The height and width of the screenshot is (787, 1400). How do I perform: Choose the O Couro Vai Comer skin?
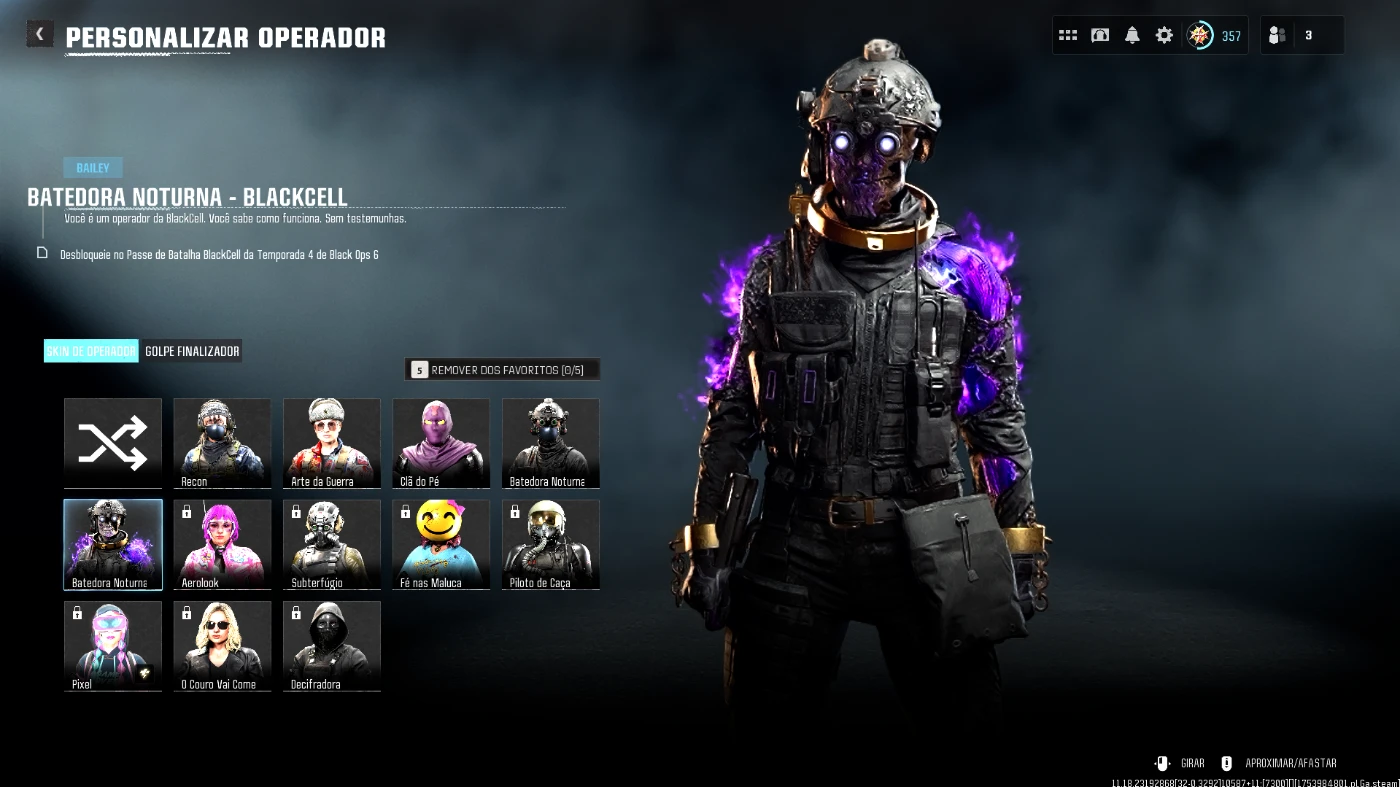tap(222, 645)
